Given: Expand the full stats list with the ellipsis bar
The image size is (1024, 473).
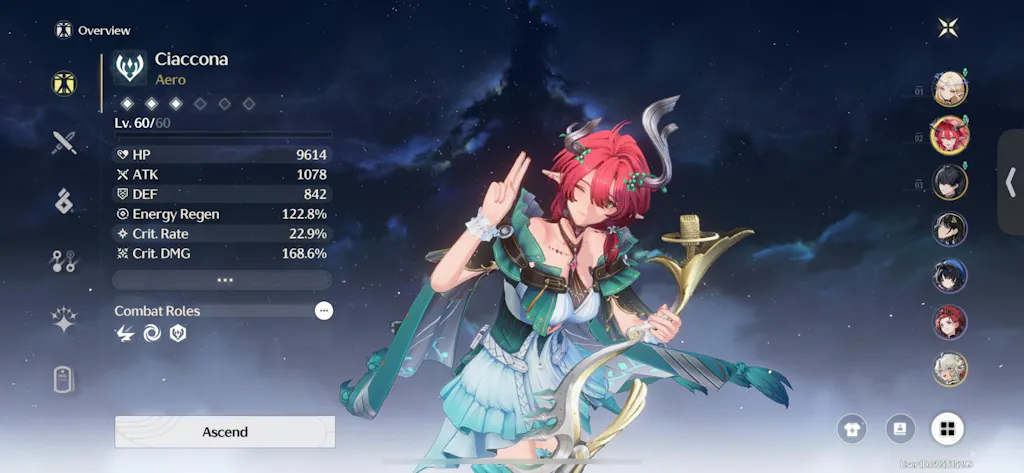Looking at the screenshot, I should point(224,280).
